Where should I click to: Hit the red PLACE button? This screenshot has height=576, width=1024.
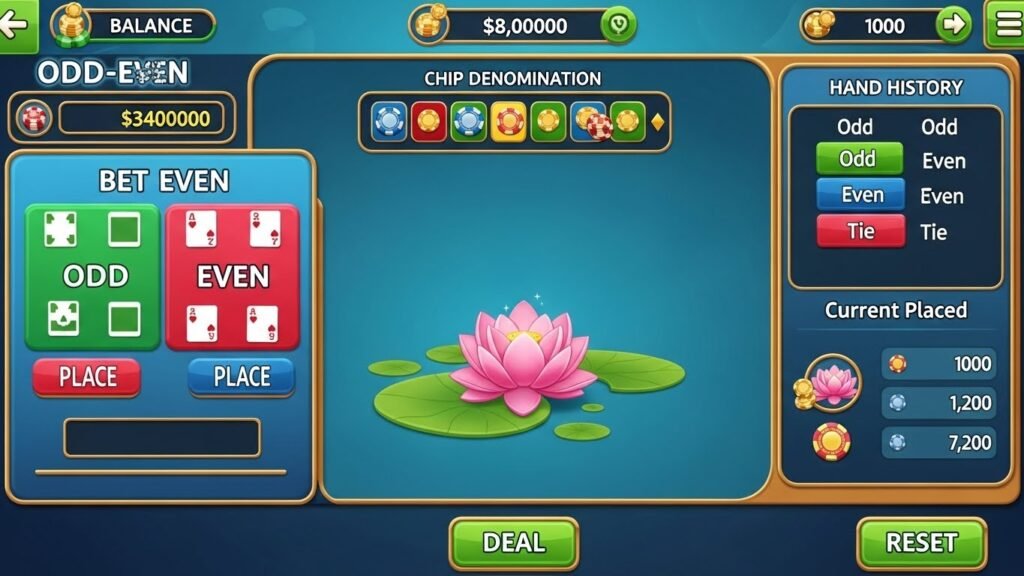[87, 377]
